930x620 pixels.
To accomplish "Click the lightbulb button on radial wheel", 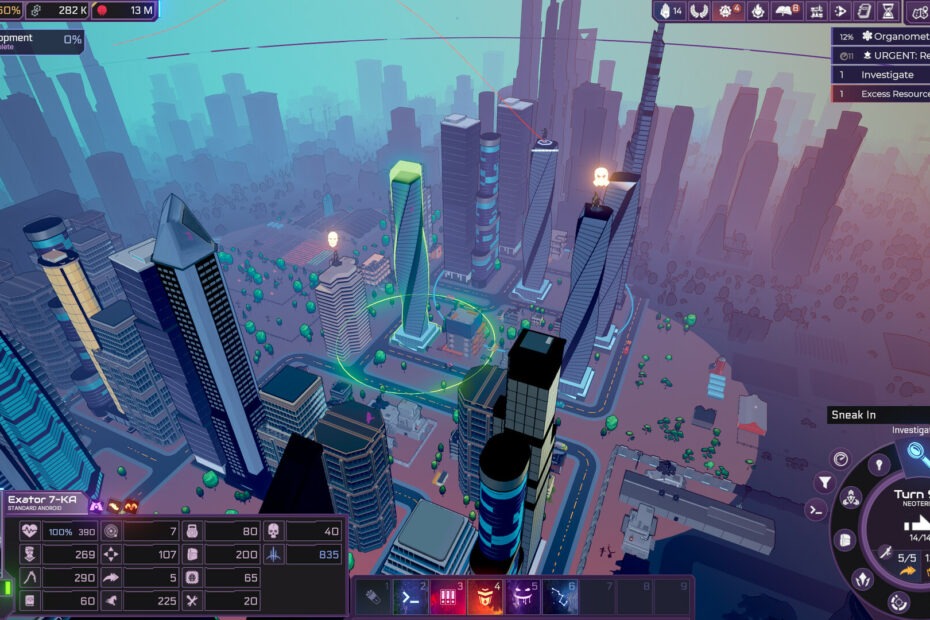I will [878, 463].
